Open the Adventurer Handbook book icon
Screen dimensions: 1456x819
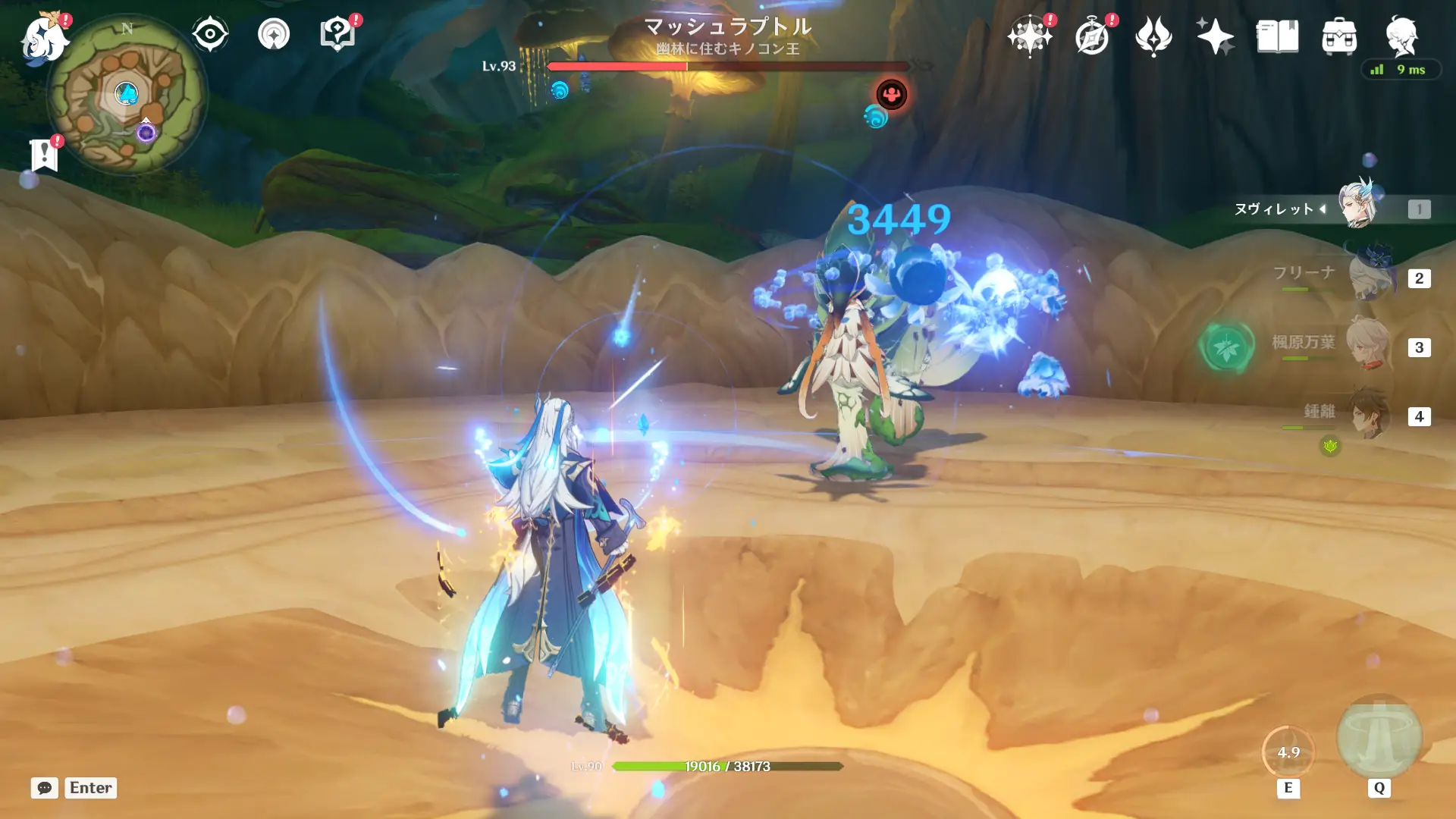[x=1278, y=34]
